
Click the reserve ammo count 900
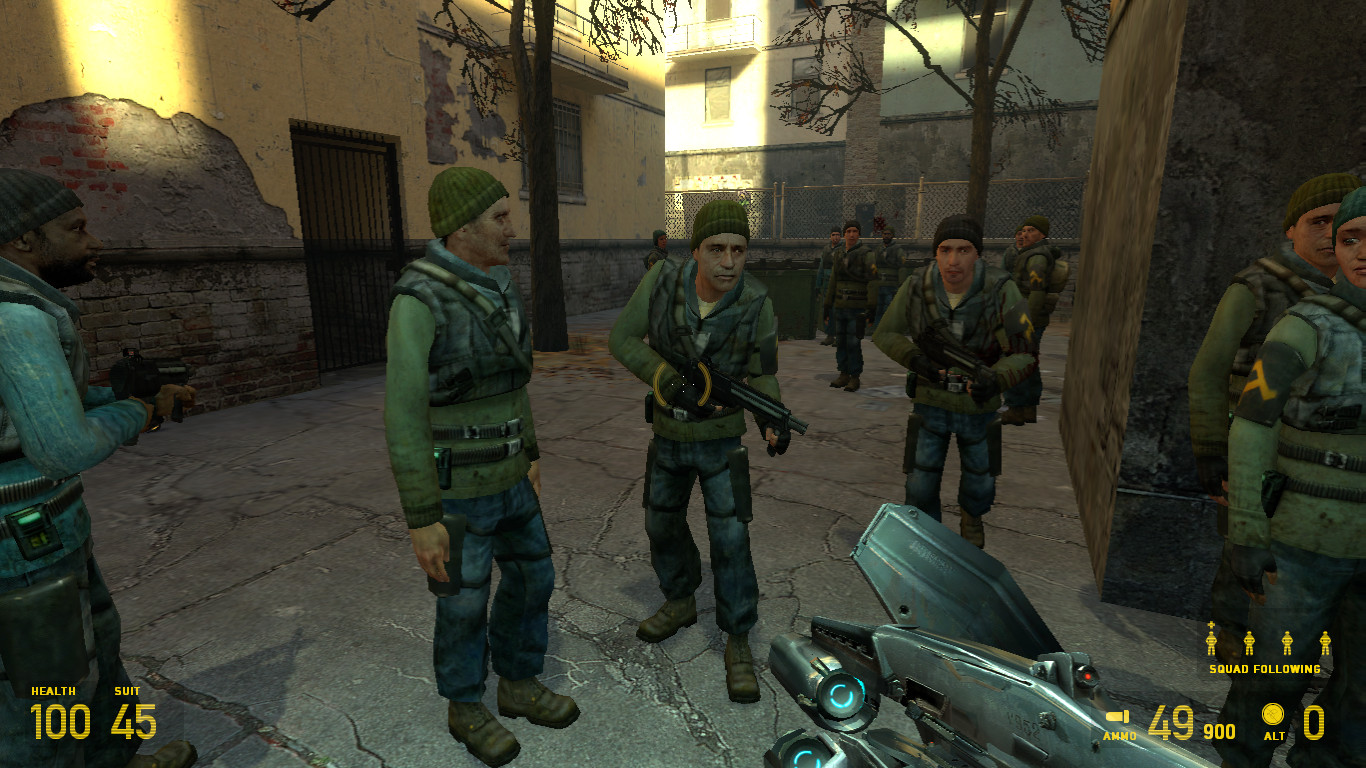tap(1221, 730)
